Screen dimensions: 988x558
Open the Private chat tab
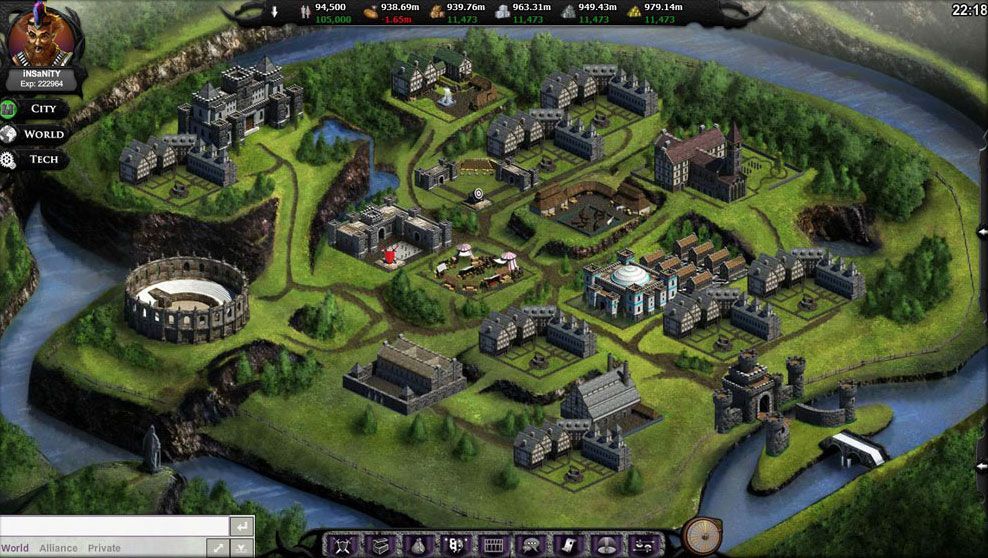104,548
